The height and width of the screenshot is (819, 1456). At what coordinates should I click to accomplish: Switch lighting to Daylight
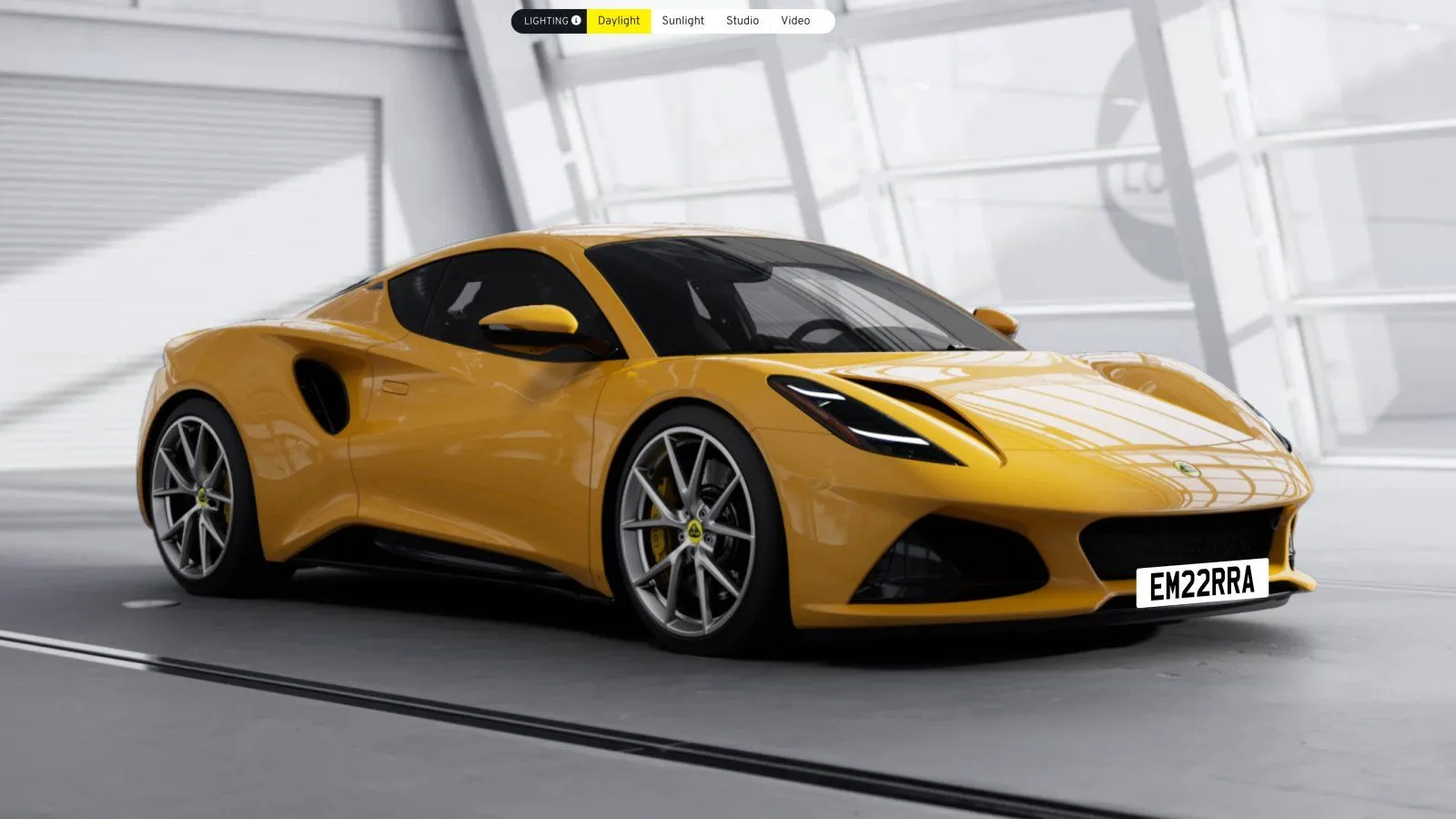coord(619,21)
